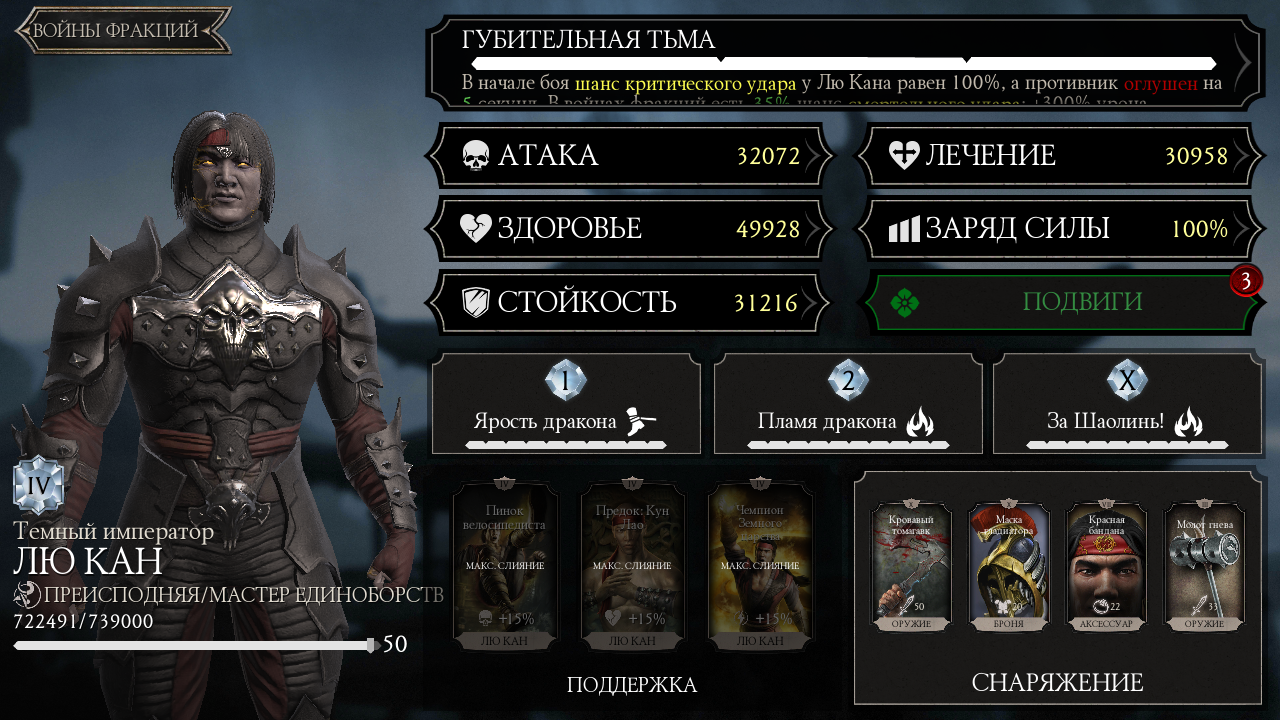Select the Кровавый томагавк weapon card
This screenshot has width=1280, height=720.
point(911,567)
